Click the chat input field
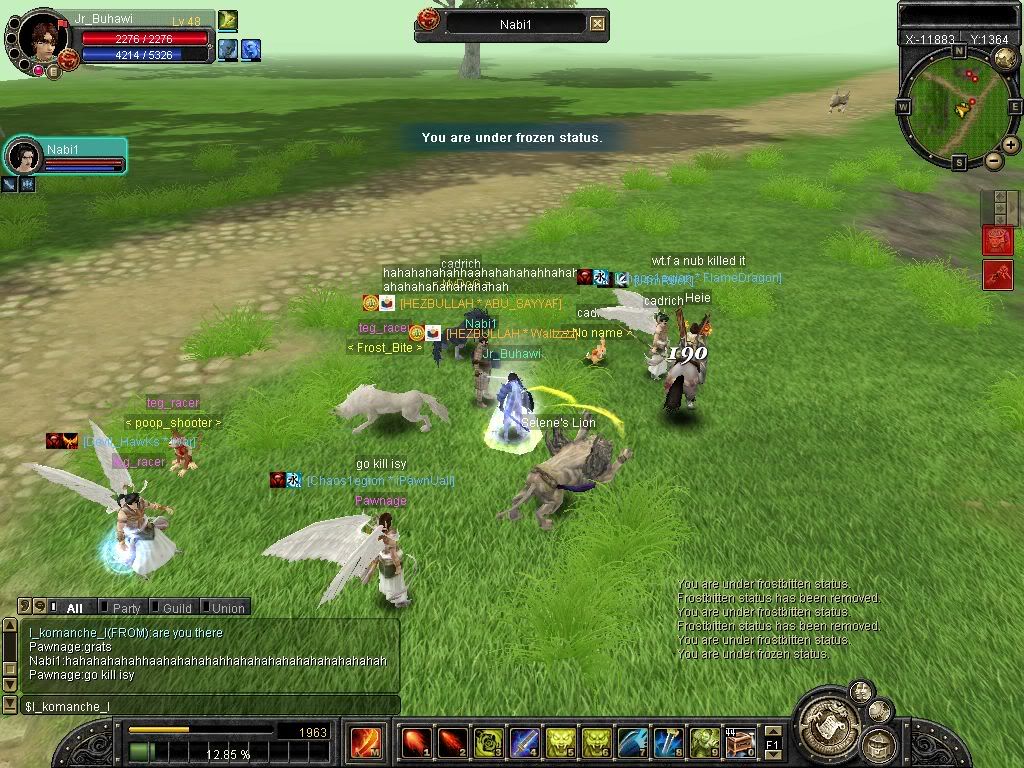 210,706
